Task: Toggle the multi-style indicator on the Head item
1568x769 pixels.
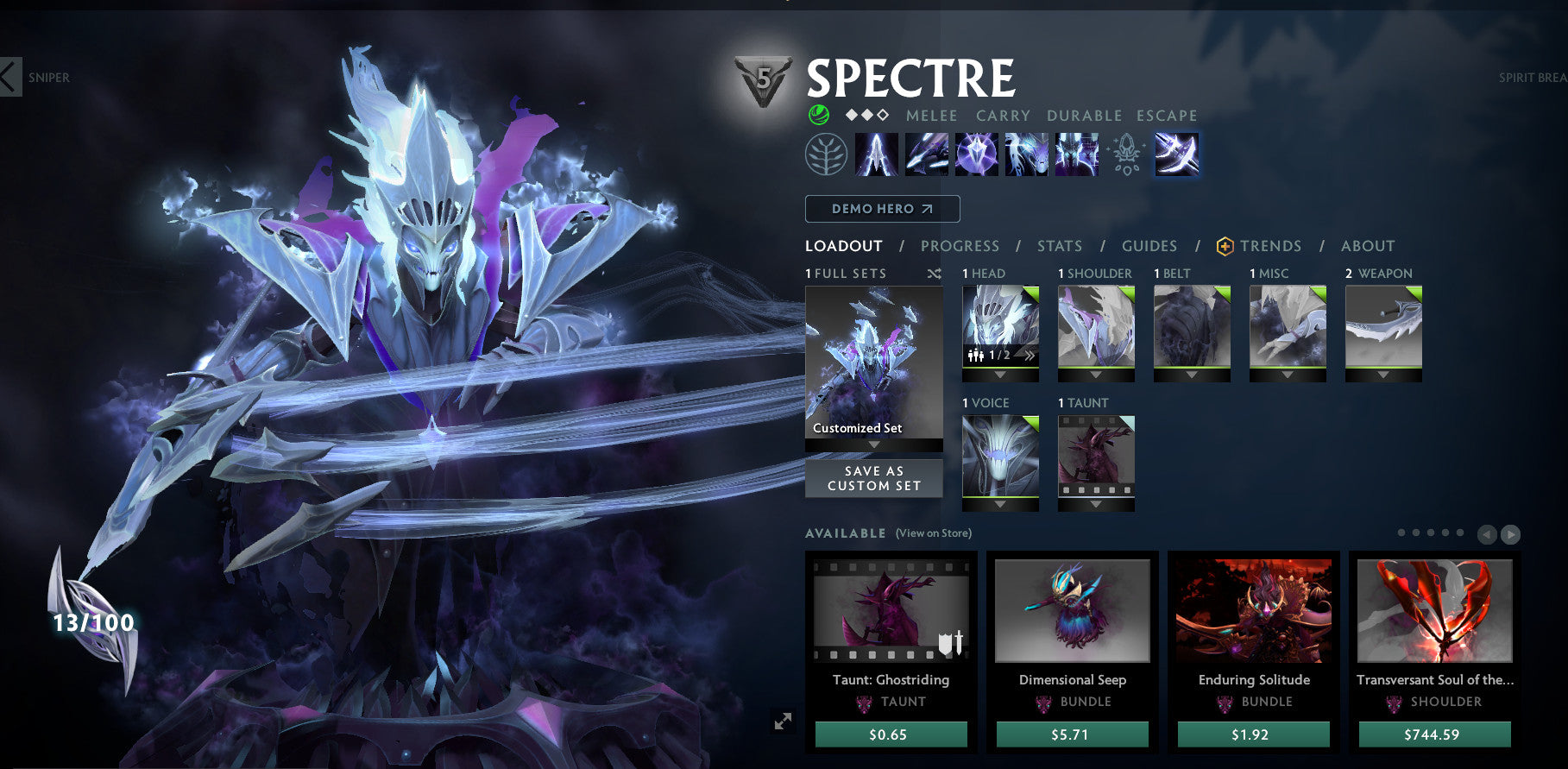Action: pos(975,356)
